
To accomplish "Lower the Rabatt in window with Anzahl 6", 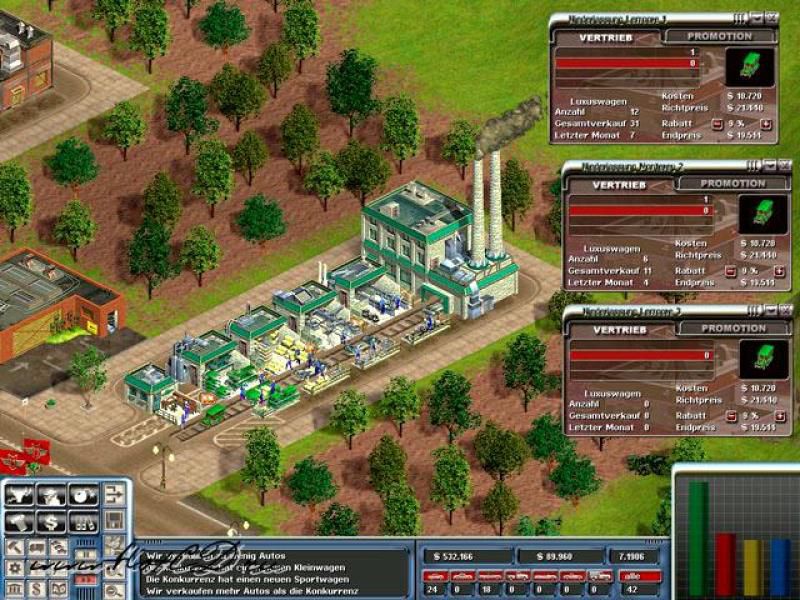I will [x=730, y=272].
